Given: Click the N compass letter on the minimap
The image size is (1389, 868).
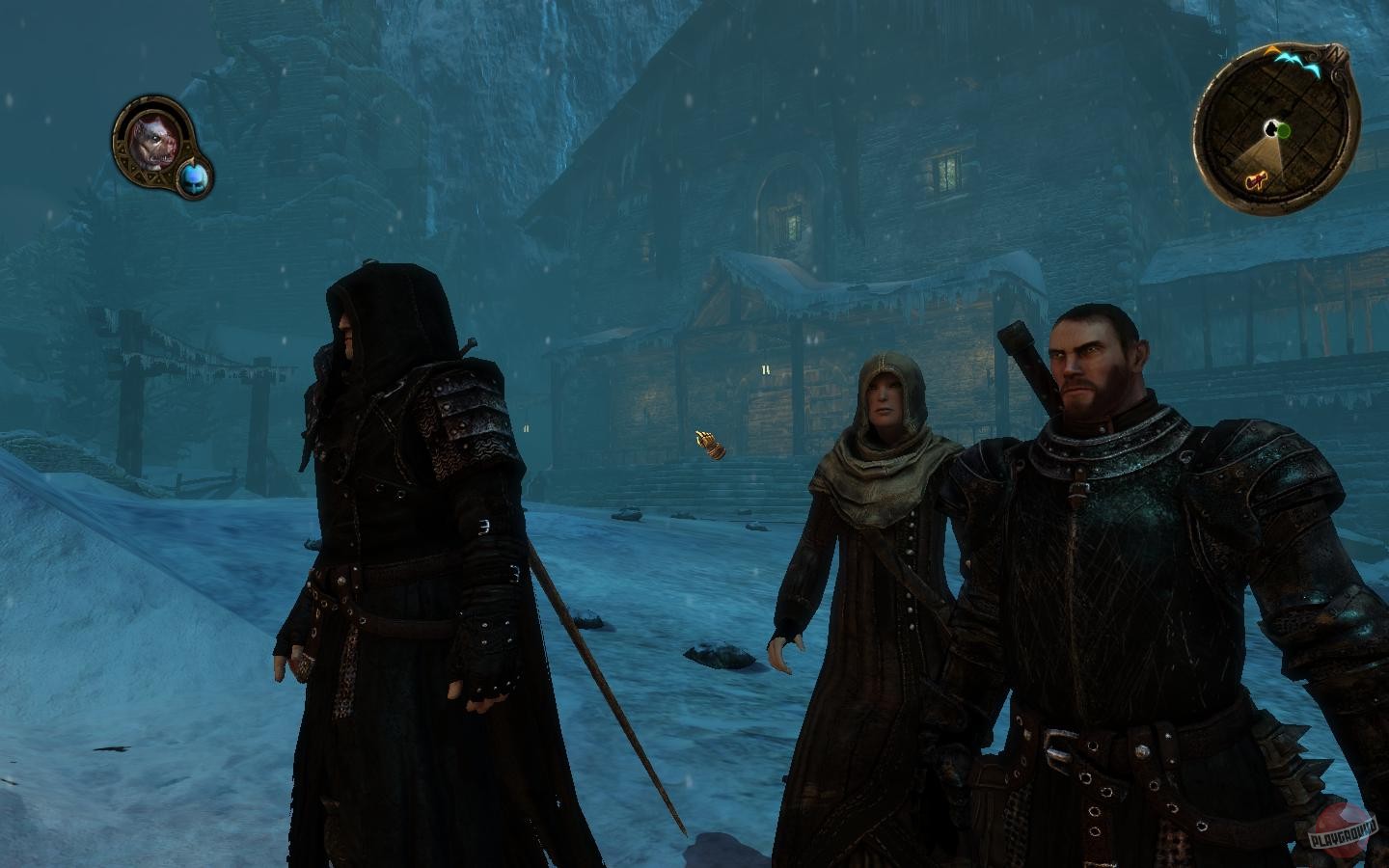Looking at the screenshot, I should (1334, 54).
